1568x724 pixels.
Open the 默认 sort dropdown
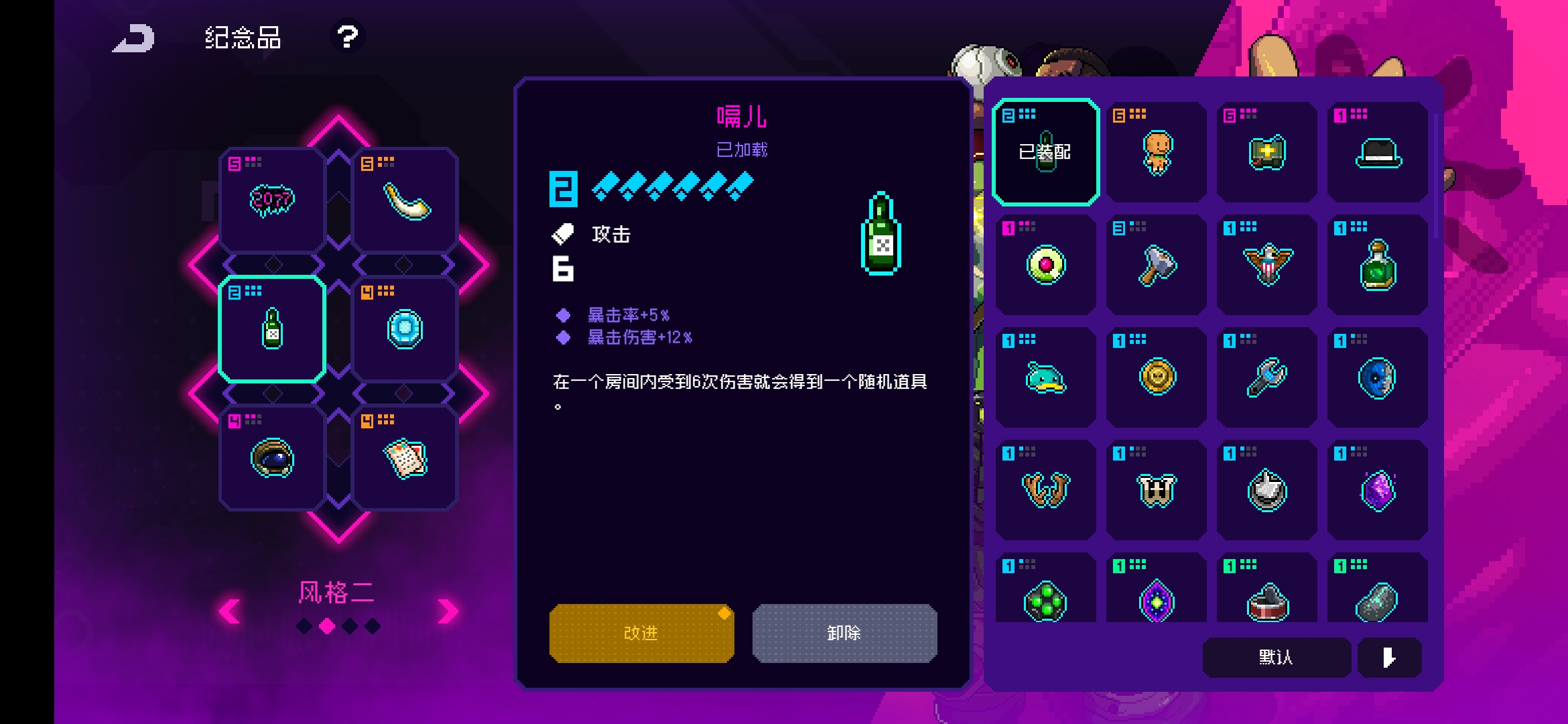click(x=1276, y=657)
